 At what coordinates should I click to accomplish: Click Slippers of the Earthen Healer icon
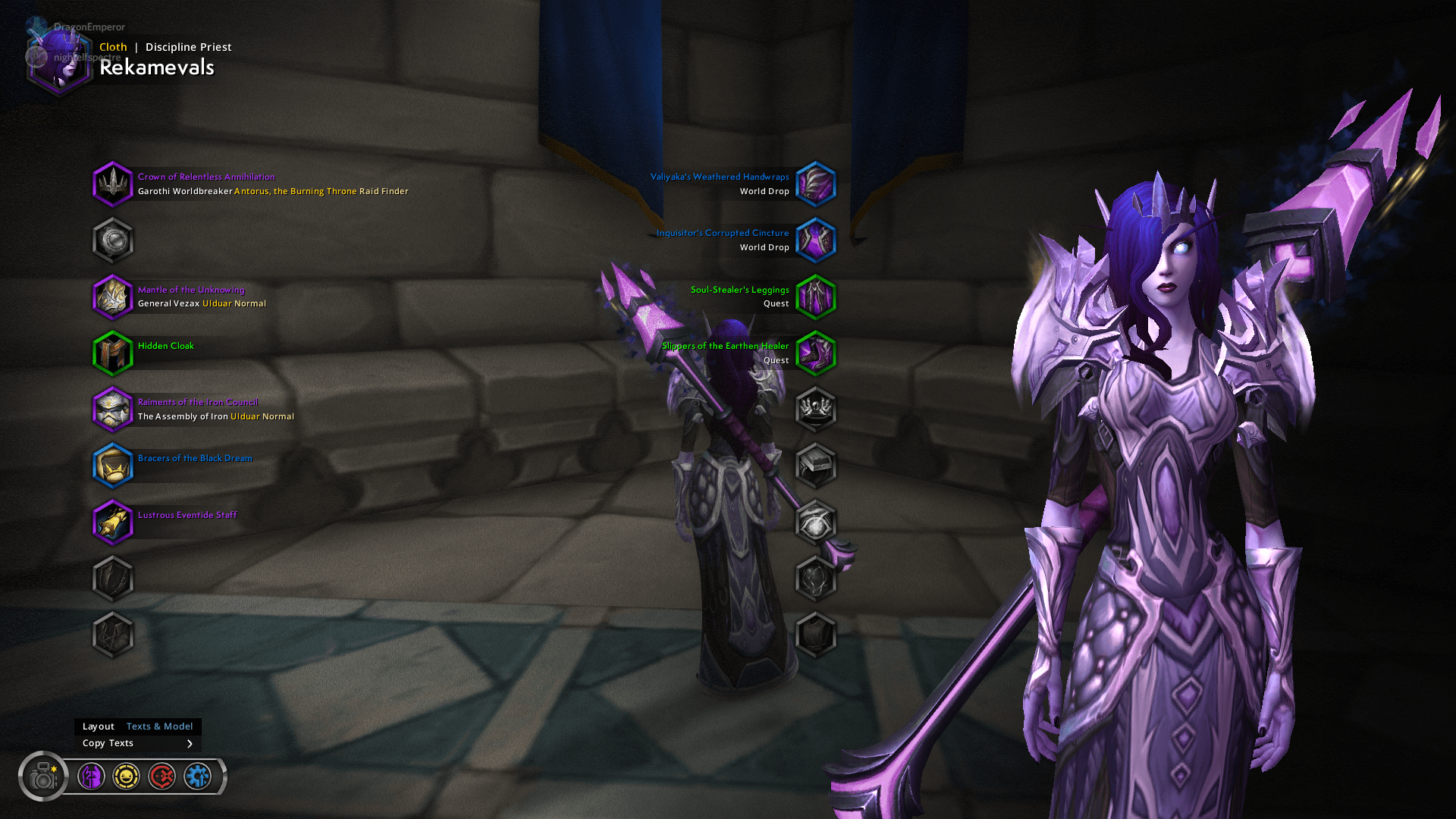tap(816, 353)
